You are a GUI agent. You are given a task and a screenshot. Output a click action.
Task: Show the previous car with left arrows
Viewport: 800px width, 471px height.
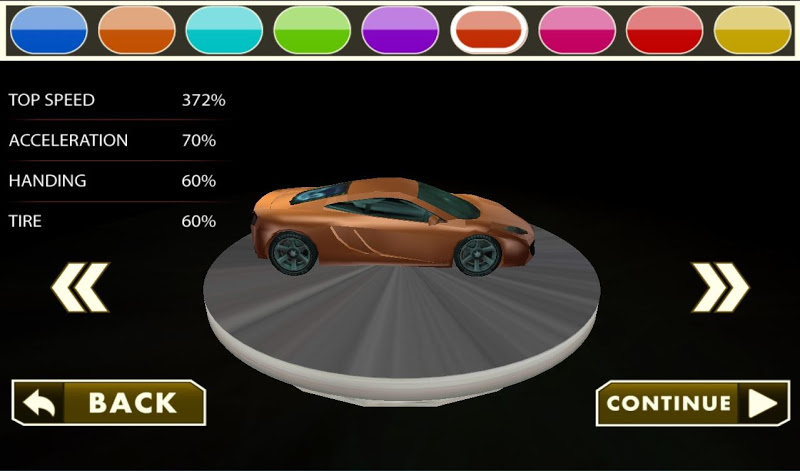pos(80,288)
